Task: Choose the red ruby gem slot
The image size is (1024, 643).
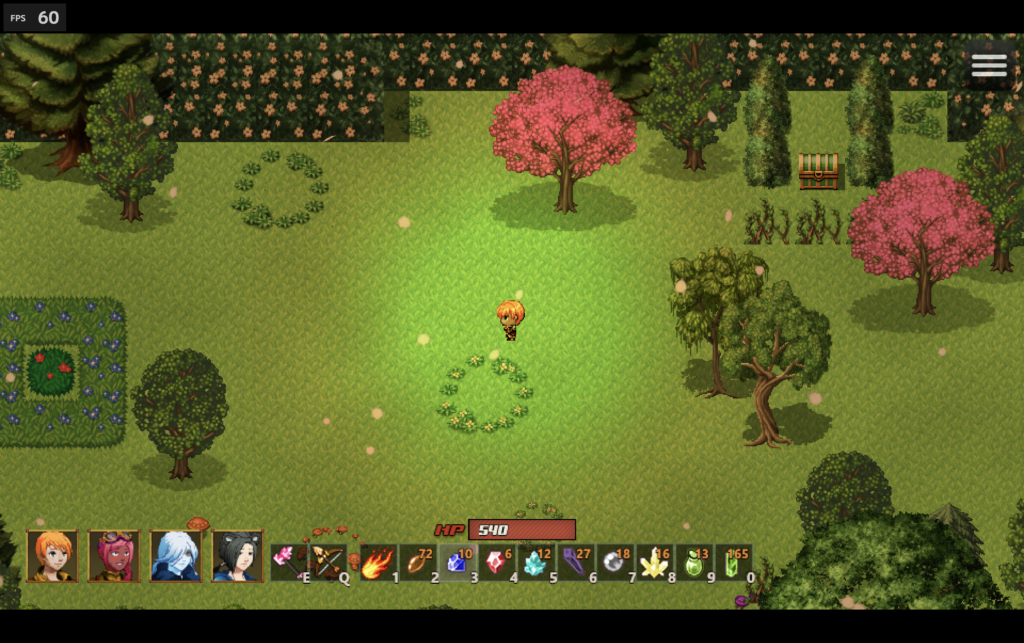Action: point(497,563)
